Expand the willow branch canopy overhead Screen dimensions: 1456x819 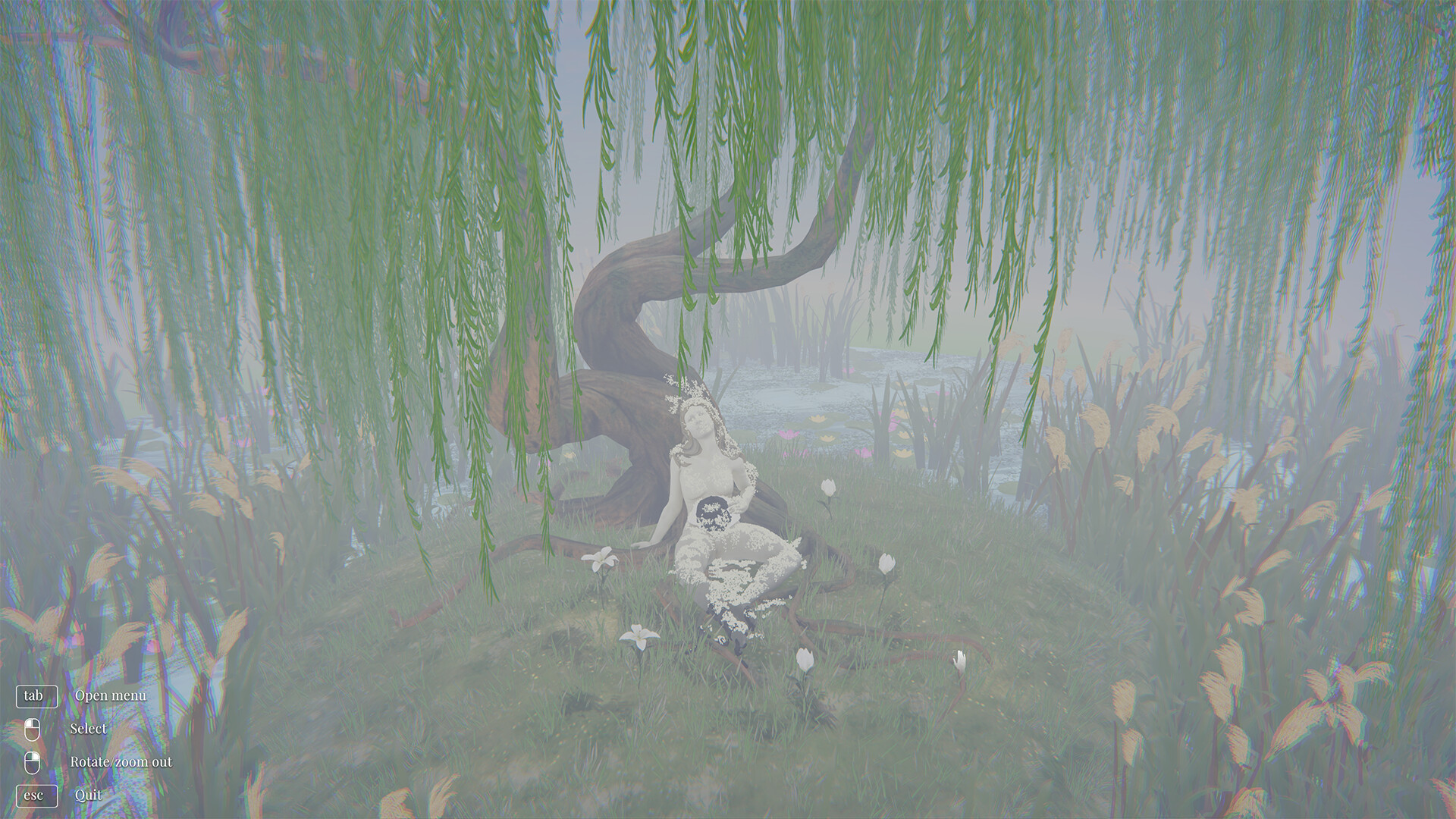pos(758,91)
